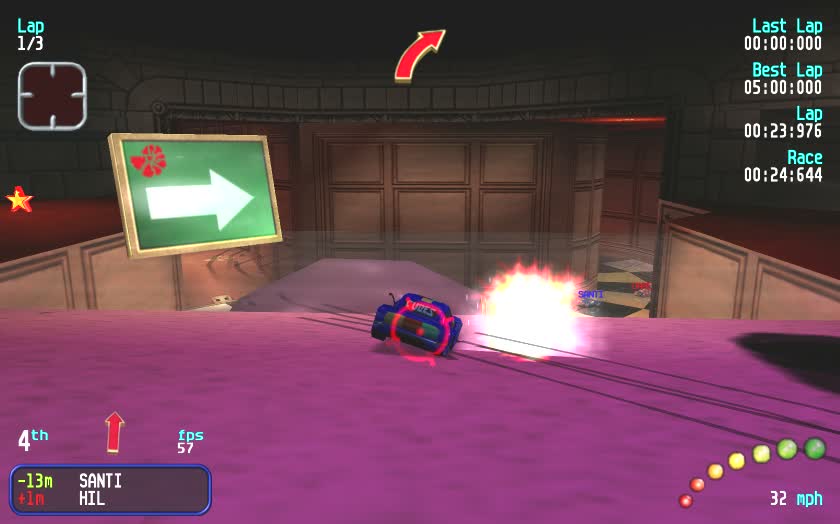Image resolution: width=840 pixels, height=524 pixels.
Task: Select the HIL row in the gap panel
Action: (x=110, y=498)
